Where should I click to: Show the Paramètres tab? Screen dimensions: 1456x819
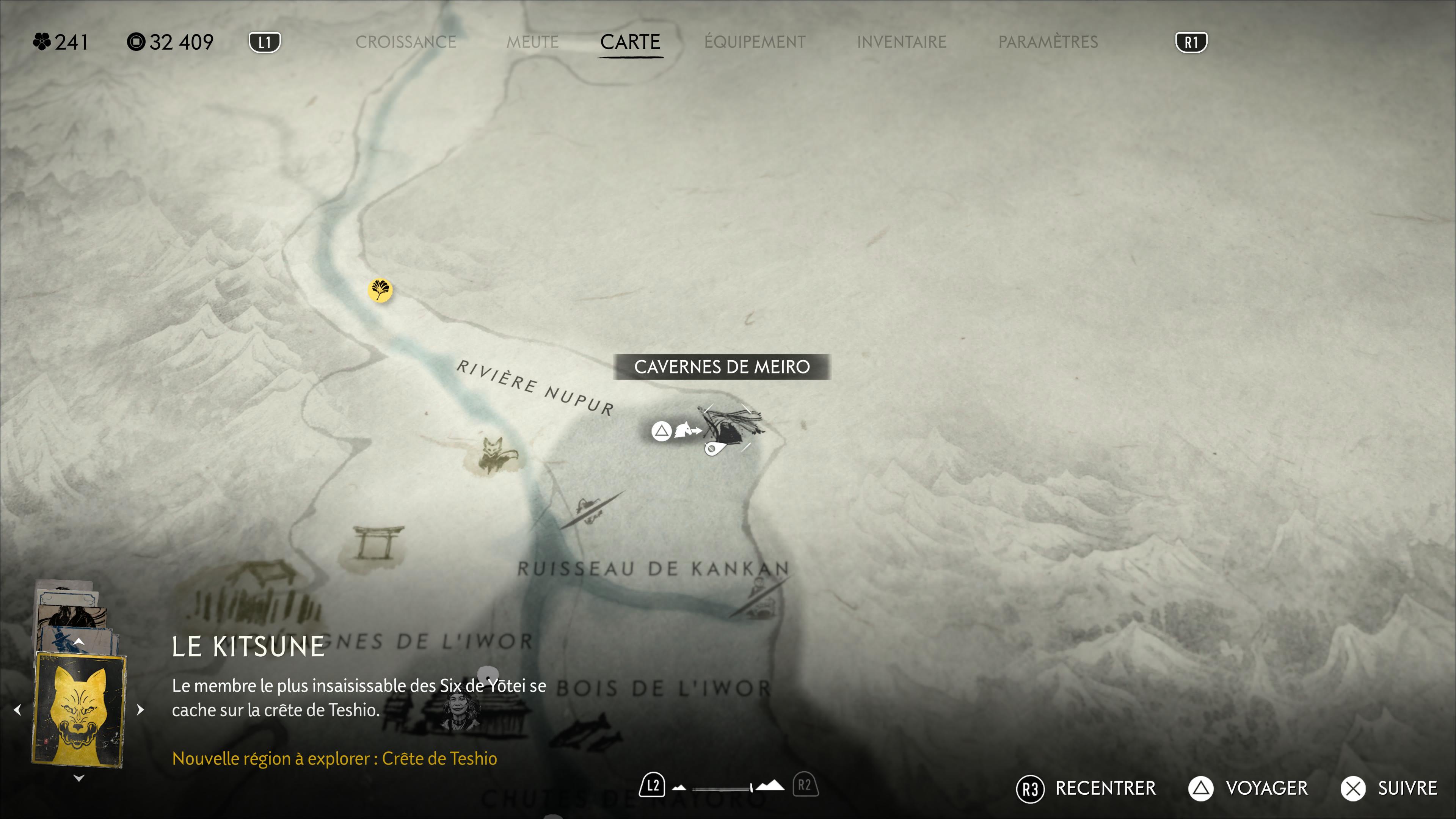(x=1047, y=42)
